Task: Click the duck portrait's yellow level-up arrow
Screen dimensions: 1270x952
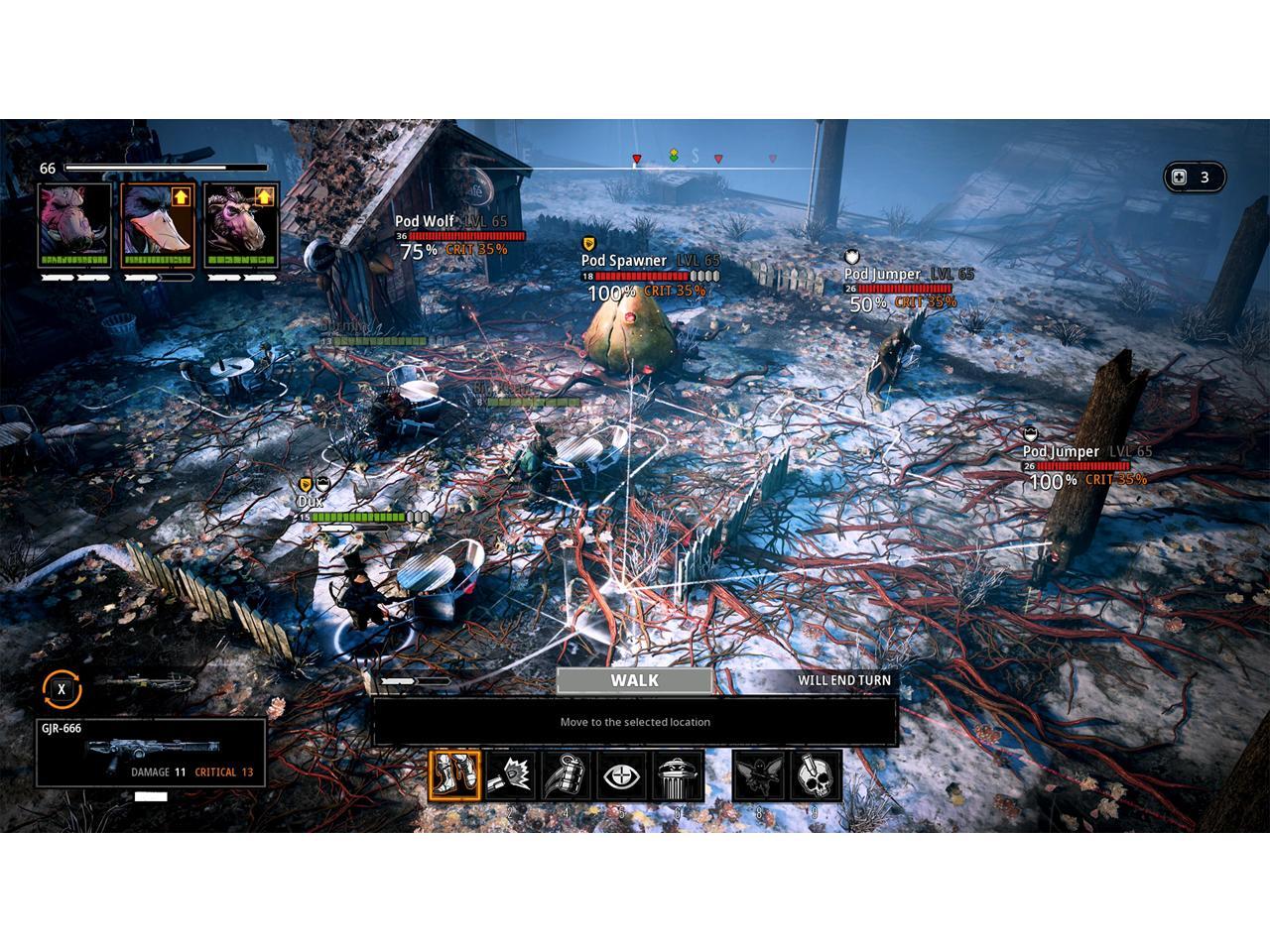Action: (181, 196)
